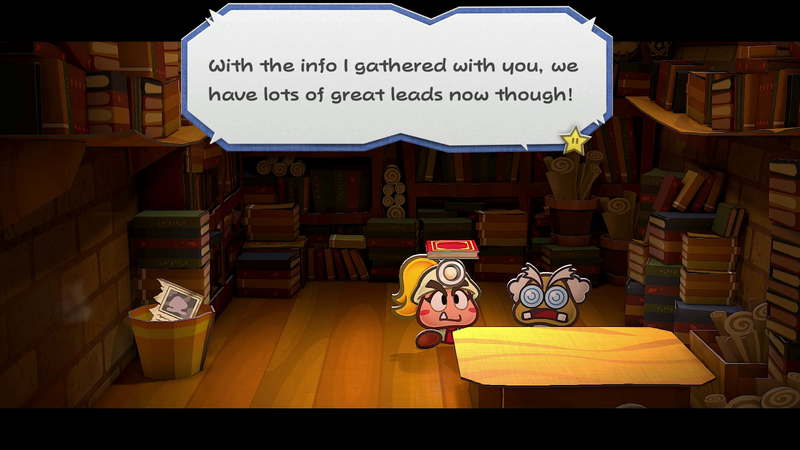Advance the speech bubble about great leads
This screenshot has height=450, width=800.
[395, 80]
